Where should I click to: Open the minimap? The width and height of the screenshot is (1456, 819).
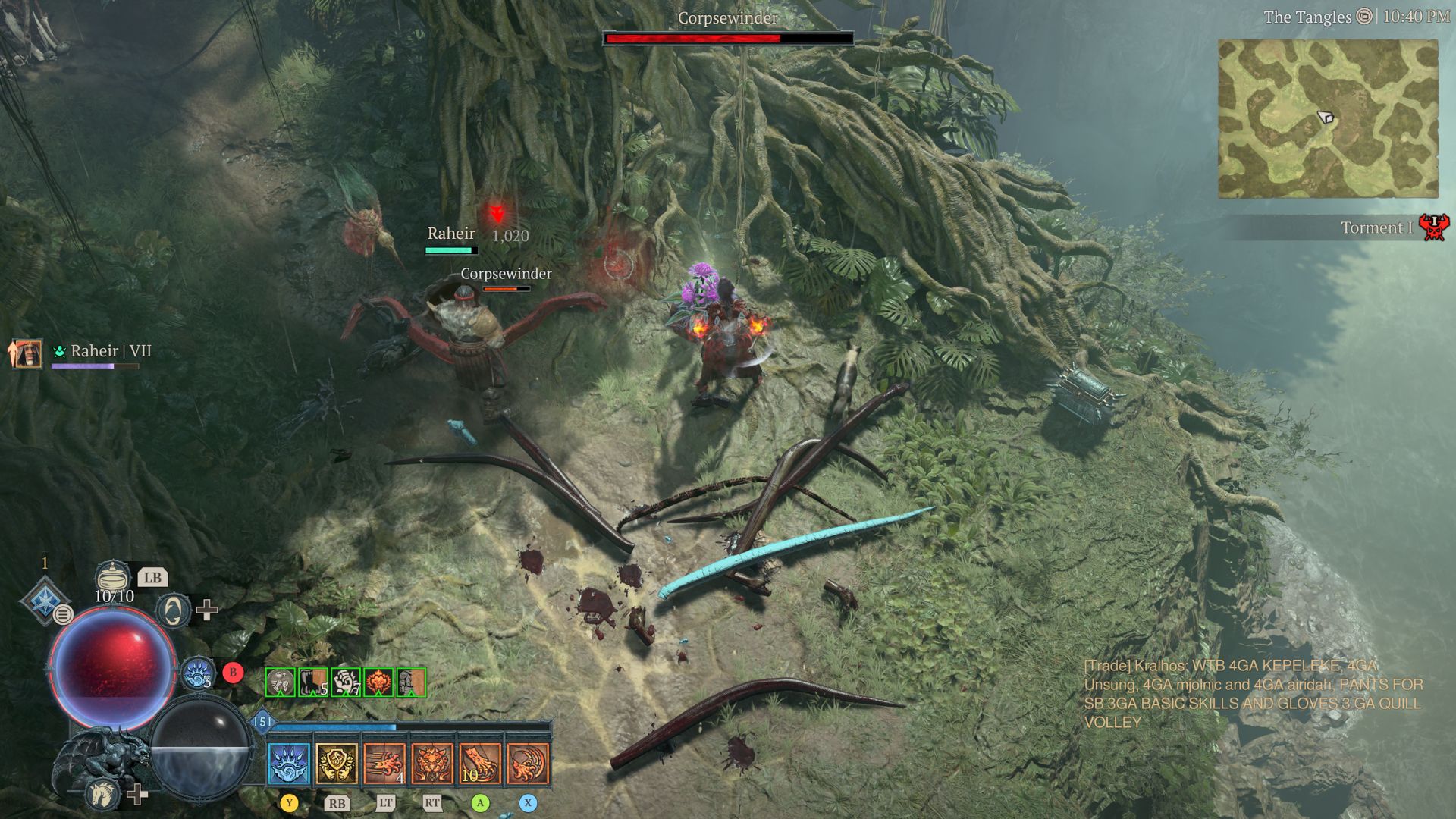pyautogui.click(x=1328, y=119)
